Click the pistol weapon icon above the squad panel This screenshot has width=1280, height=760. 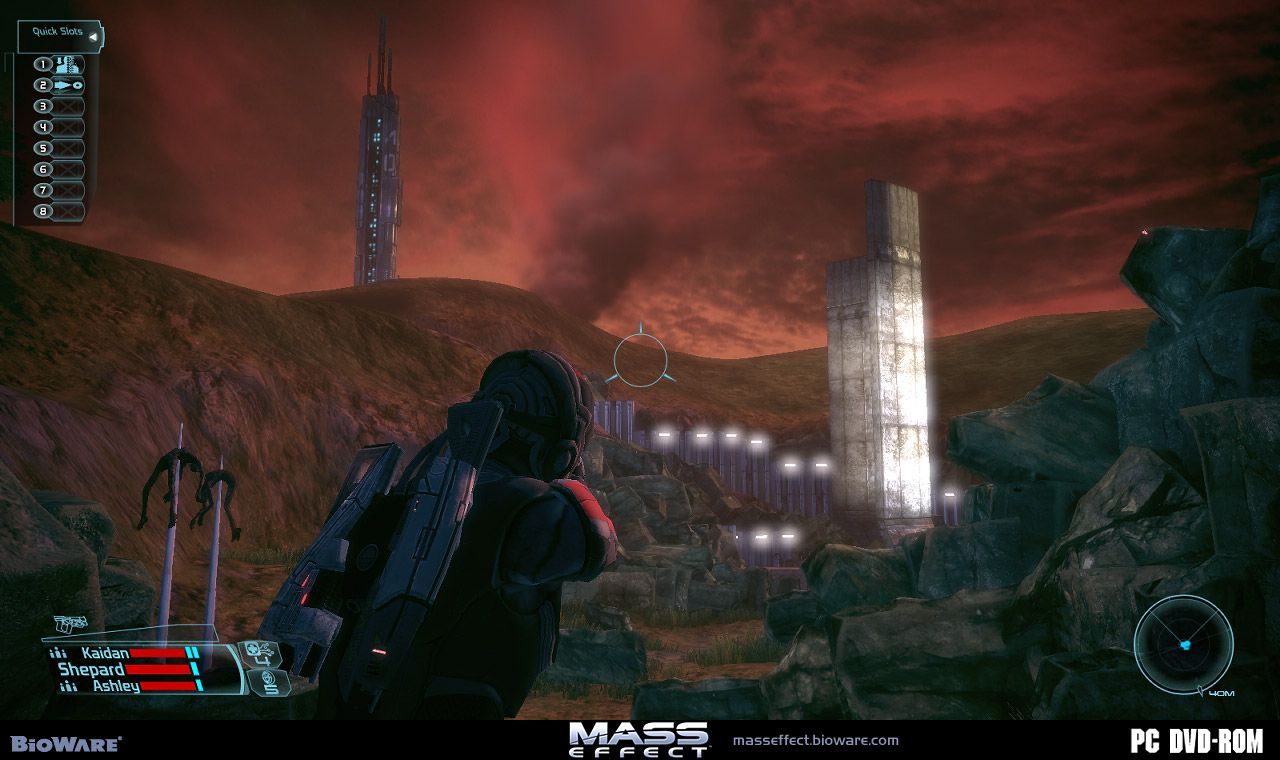(71, 625)
